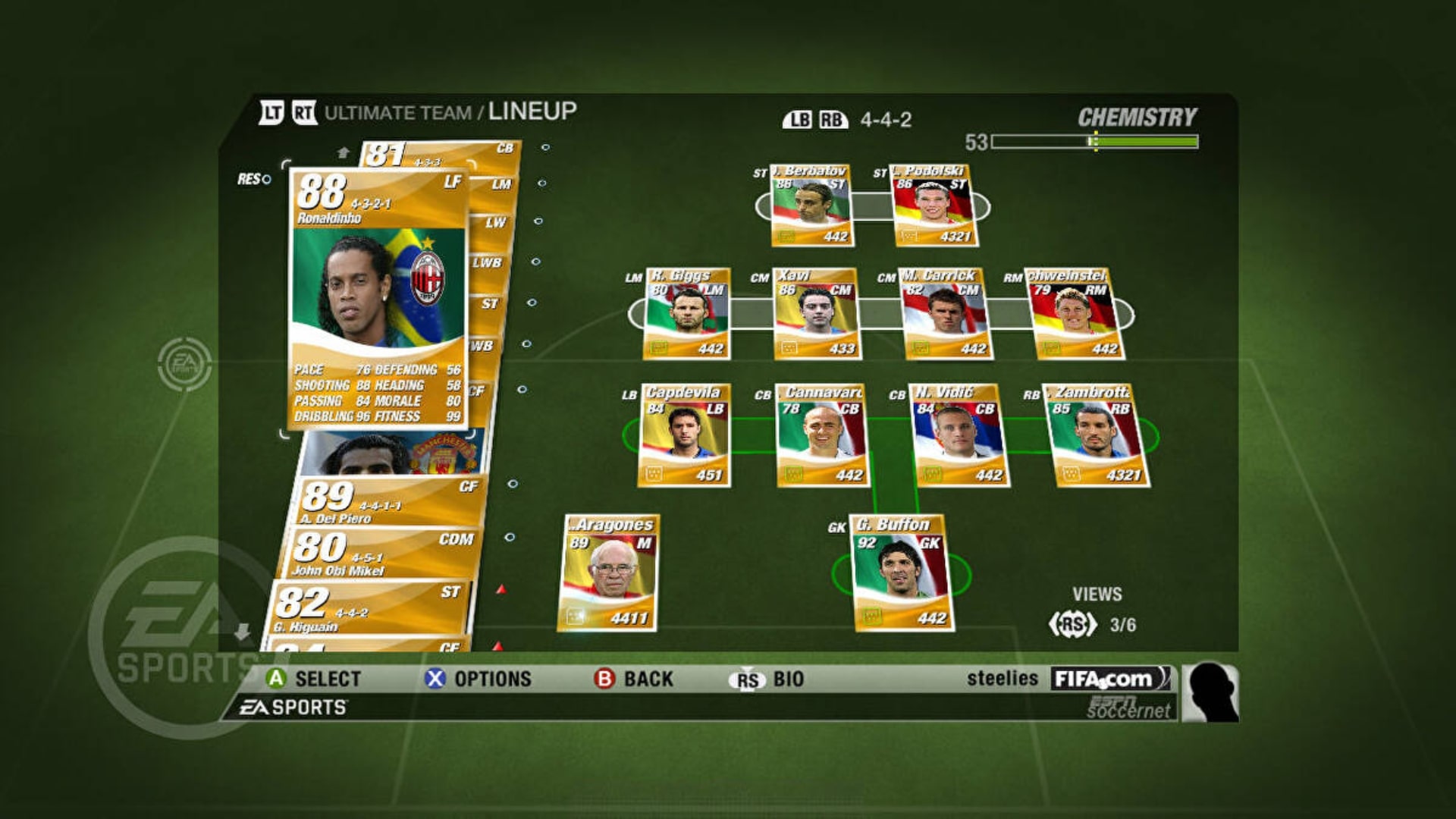Click the RS Bio stick icon
The width and height of the screenshot is (1456, 819).
(747, 679)
